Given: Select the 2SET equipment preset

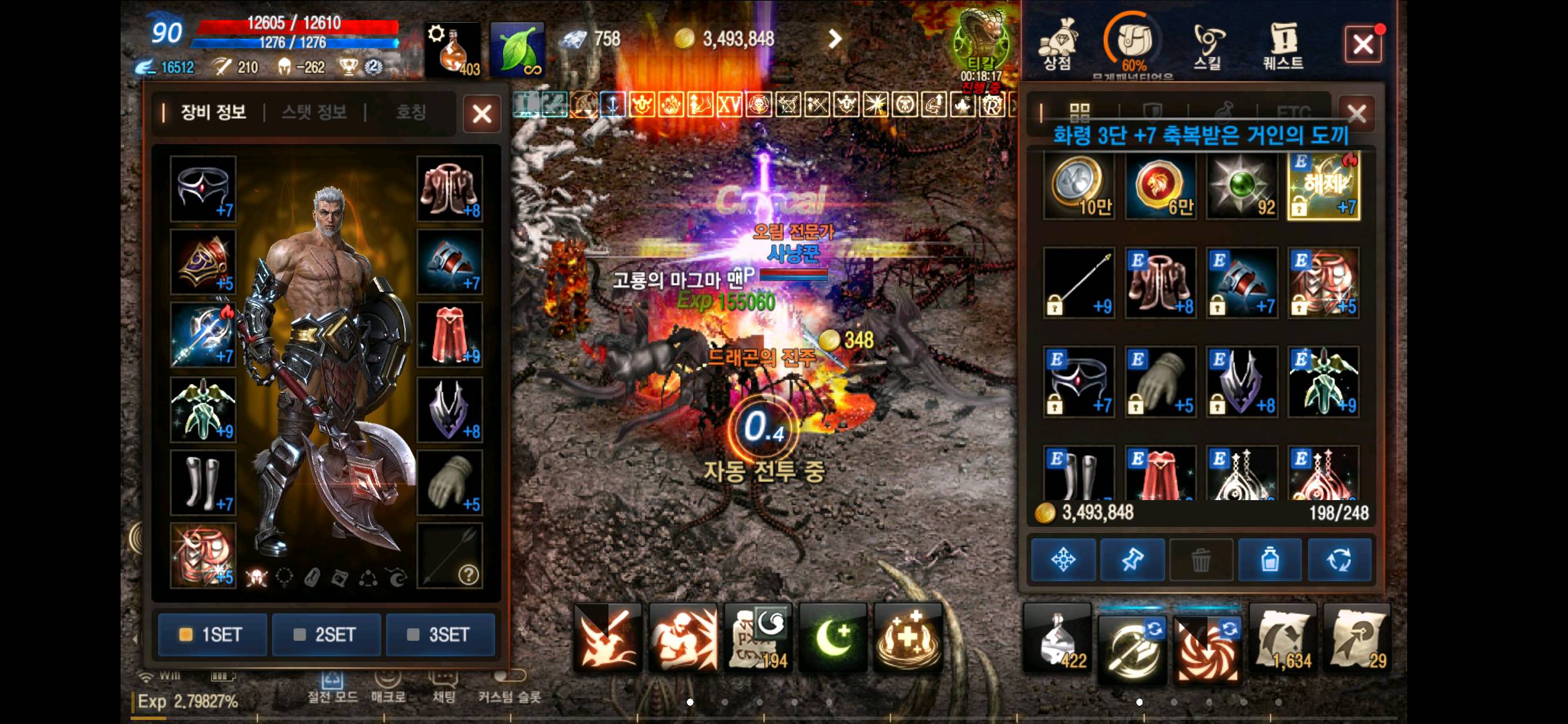Looking at the screenshot, I should [326, 634].
